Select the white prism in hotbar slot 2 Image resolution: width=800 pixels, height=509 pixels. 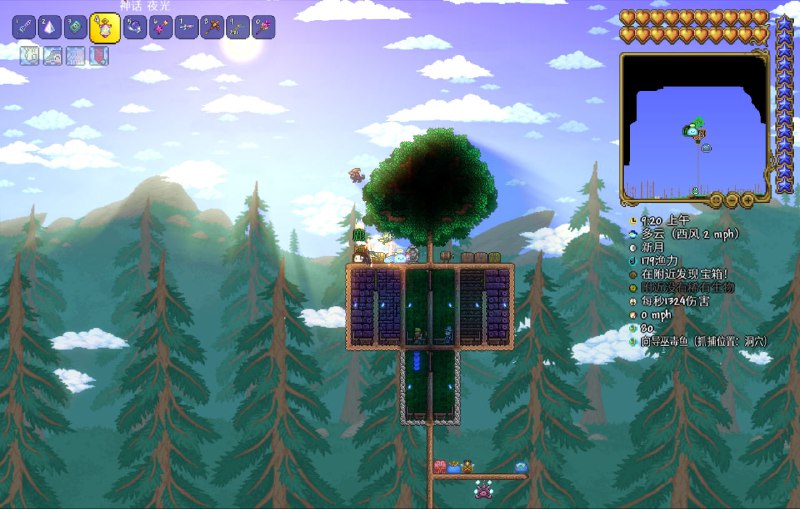point(49,27)
